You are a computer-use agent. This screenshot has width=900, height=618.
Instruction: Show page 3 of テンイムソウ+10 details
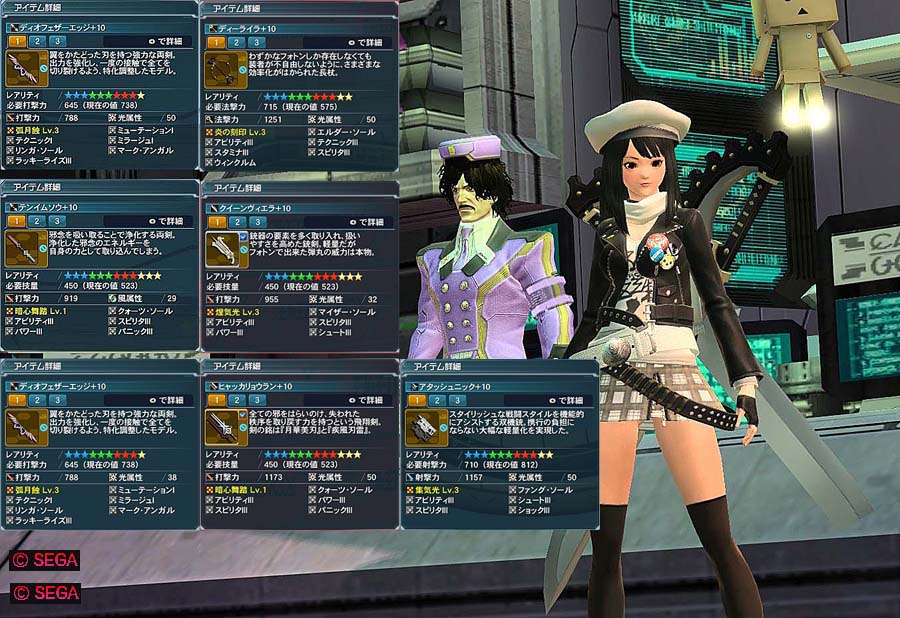pyautogui.click(x=60, y=221)
